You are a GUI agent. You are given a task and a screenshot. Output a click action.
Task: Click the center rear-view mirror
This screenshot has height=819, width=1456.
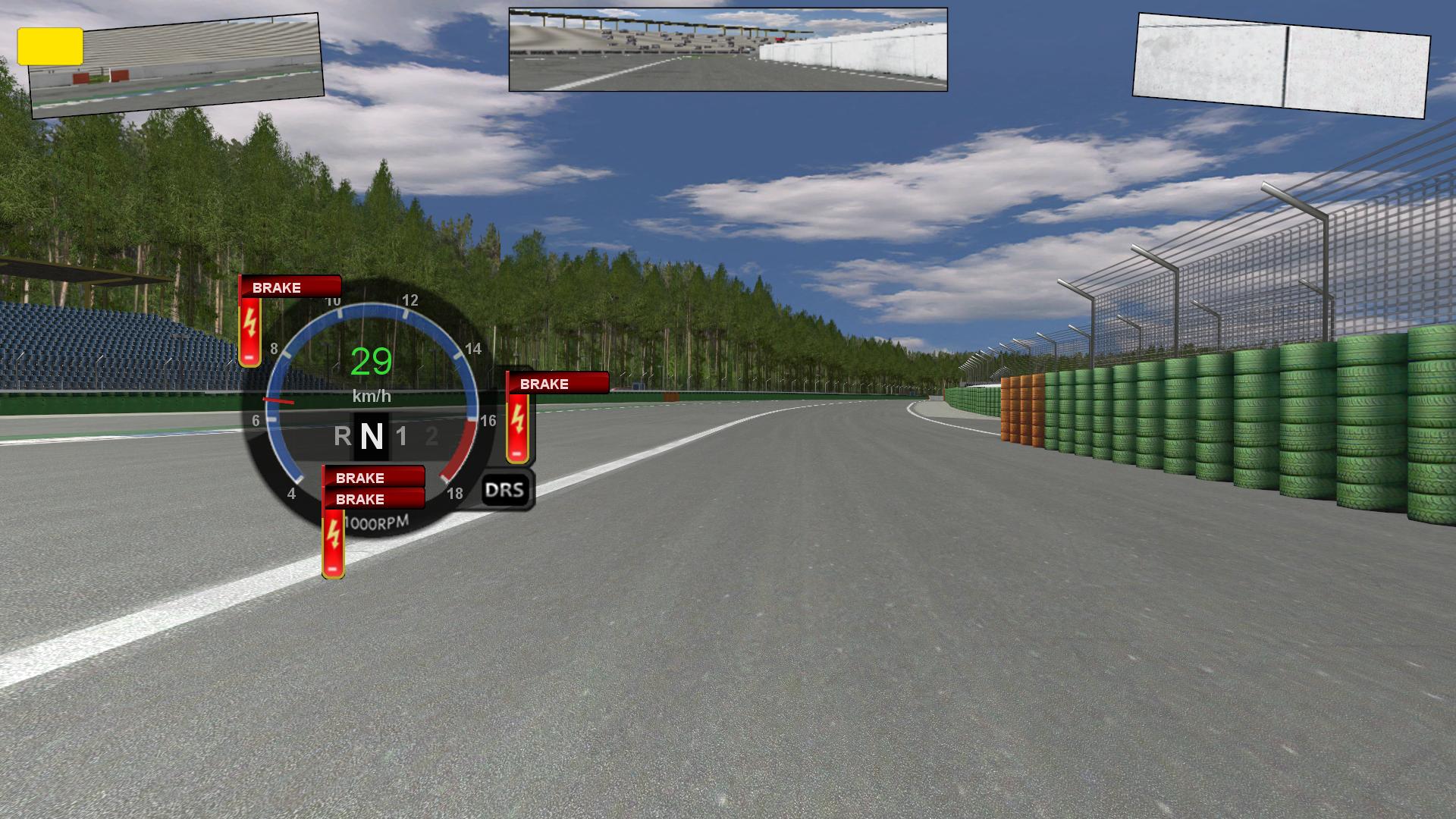click(x=728, y=50)
